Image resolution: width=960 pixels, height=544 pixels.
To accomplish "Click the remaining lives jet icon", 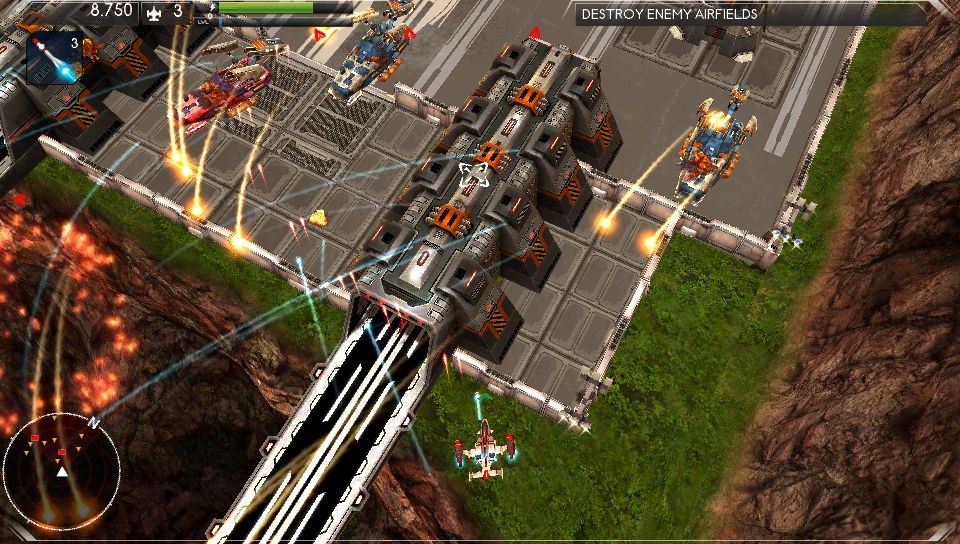I will pos(154,12).
